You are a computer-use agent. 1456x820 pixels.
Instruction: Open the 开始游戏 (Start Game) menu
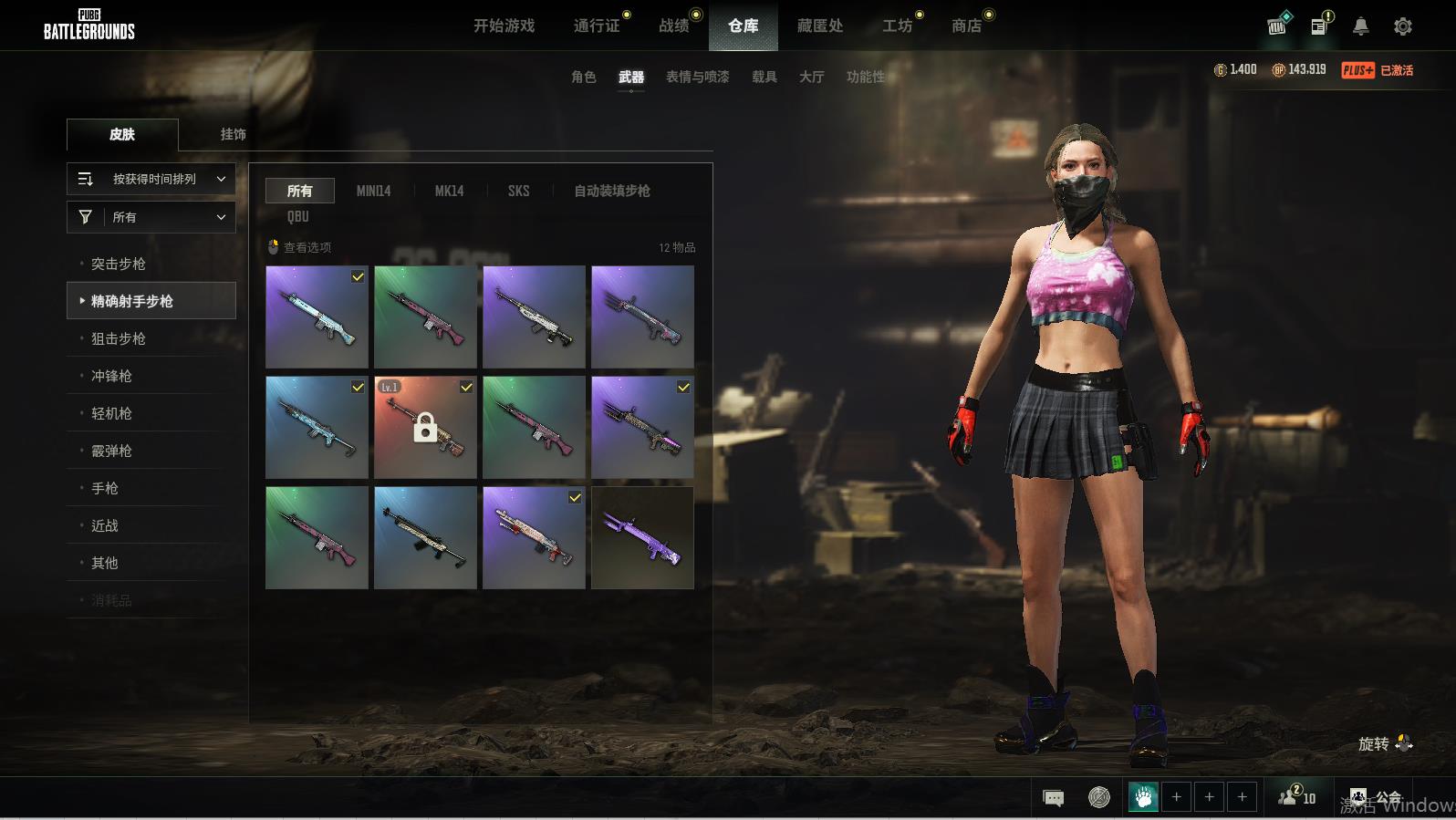coord(504,26)
